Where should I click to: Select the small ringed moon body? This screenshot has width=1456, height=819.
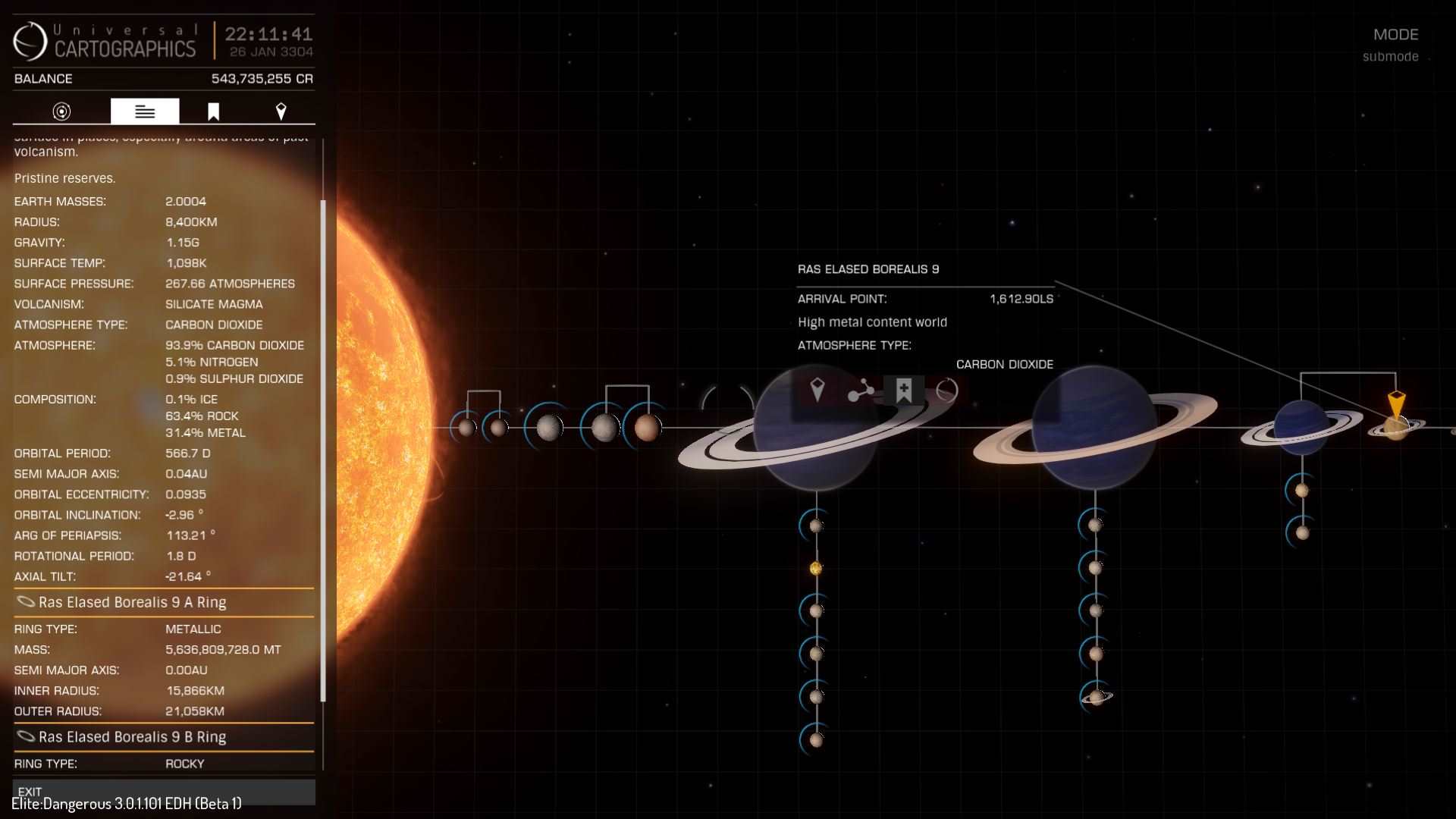pyautogui.click(x=1096, y=696)
